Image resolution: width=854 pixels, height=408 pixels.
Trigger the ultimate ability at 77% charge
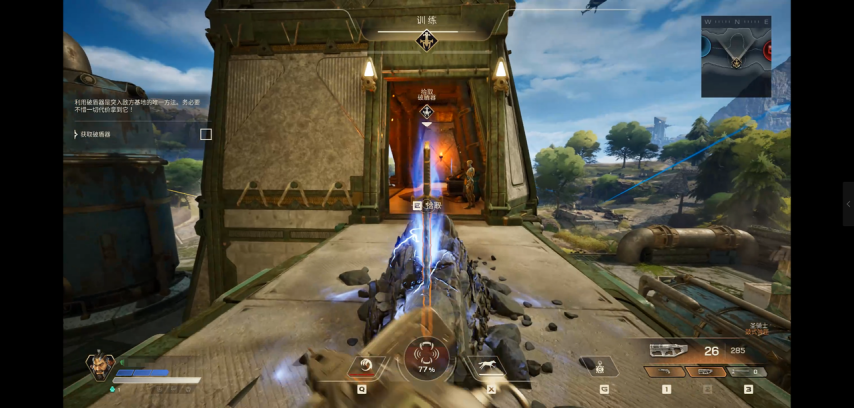click(x=427, y=359)
